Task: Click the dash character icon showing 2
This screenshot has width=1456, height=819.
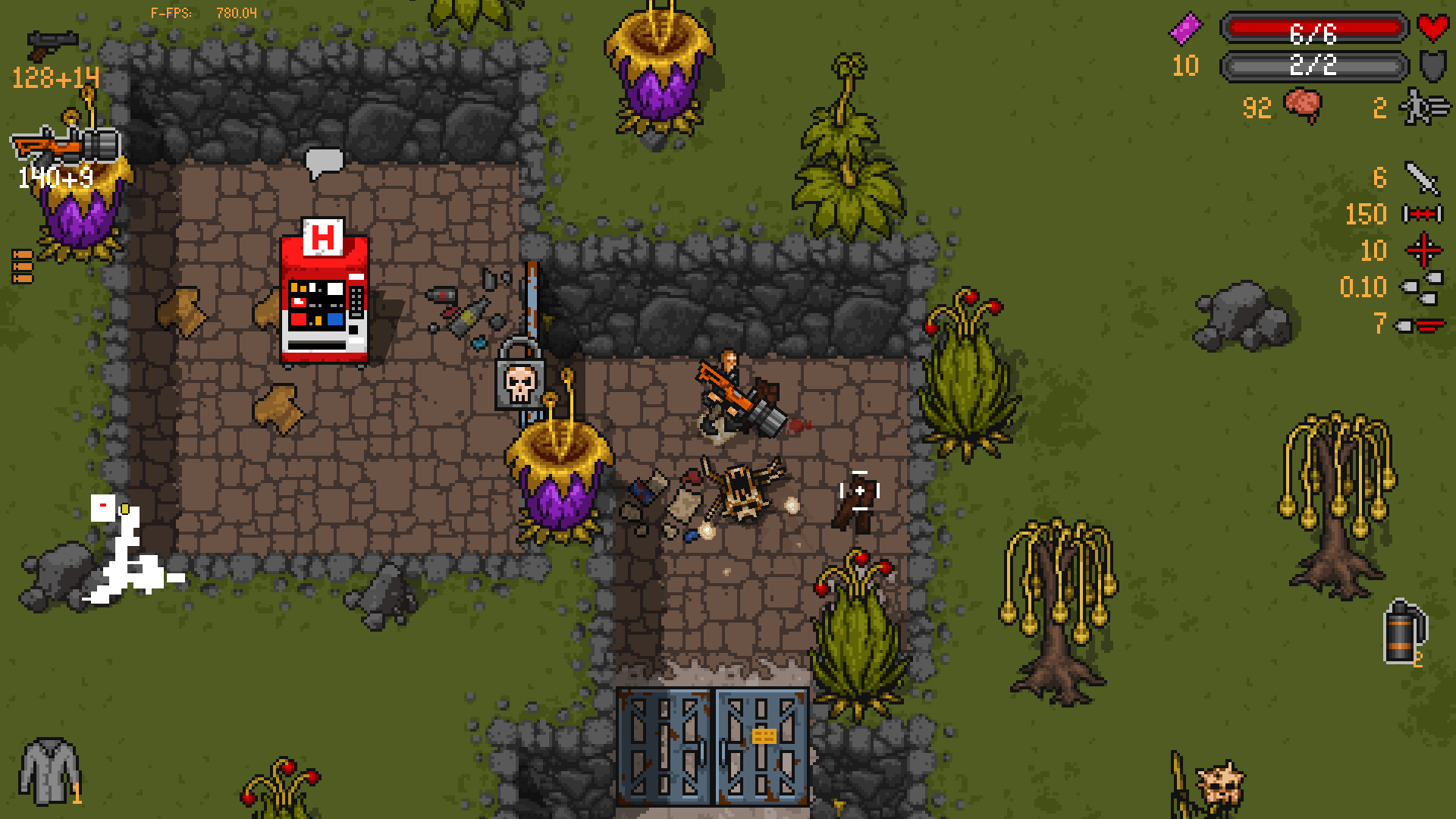Action: 1420,106
